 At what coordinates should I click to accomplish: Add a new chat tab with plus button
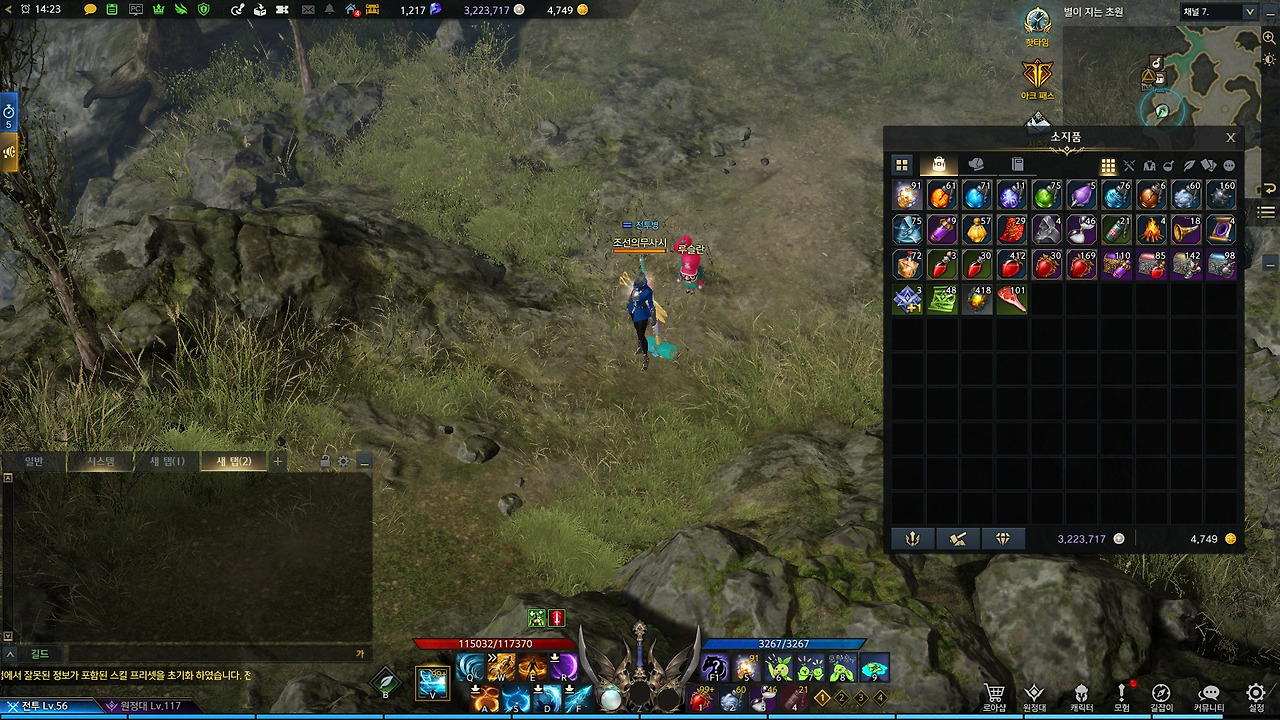click(x=278, y=462)
